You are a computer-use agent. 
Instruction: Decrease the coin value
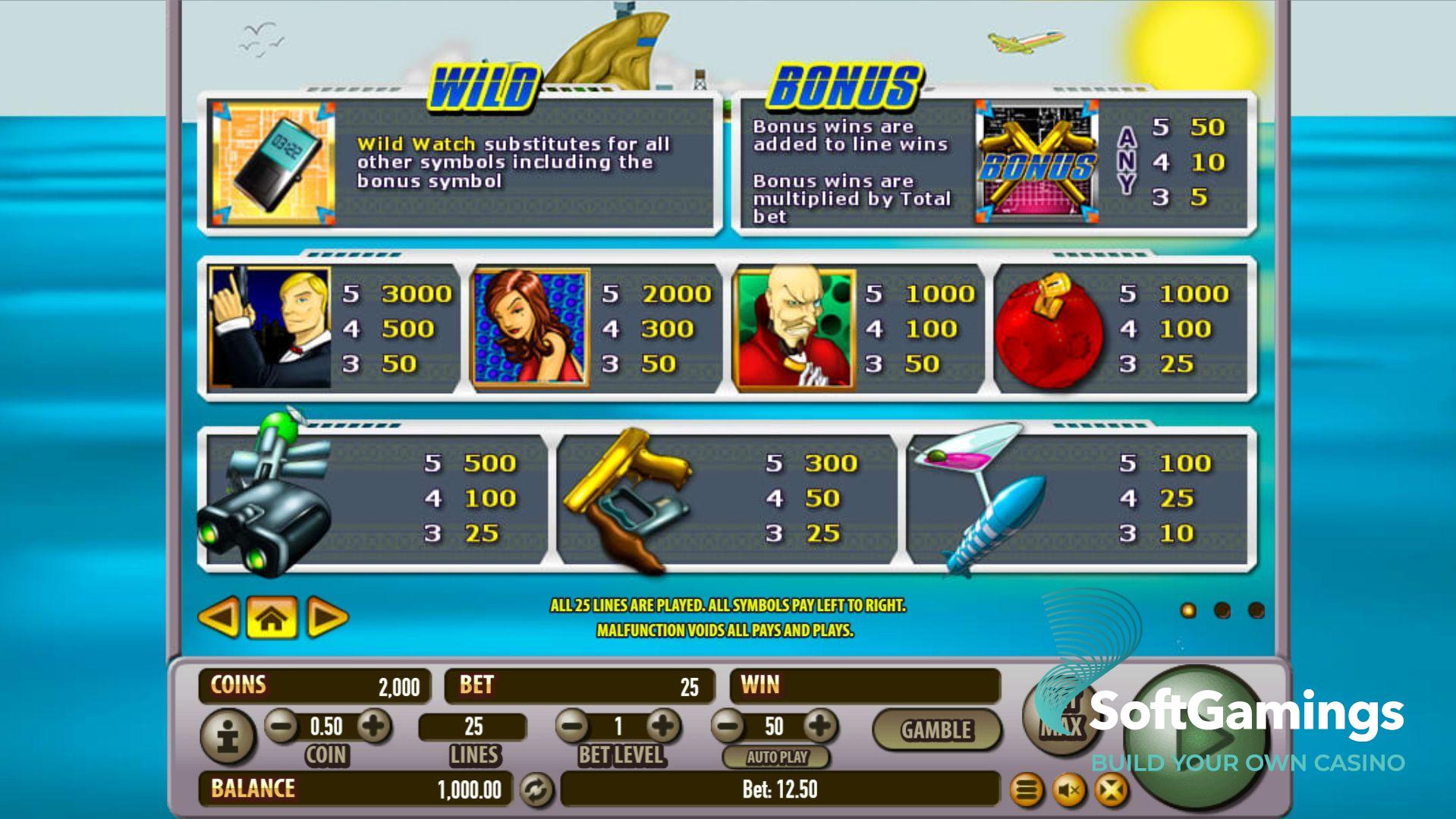point(281,726)
